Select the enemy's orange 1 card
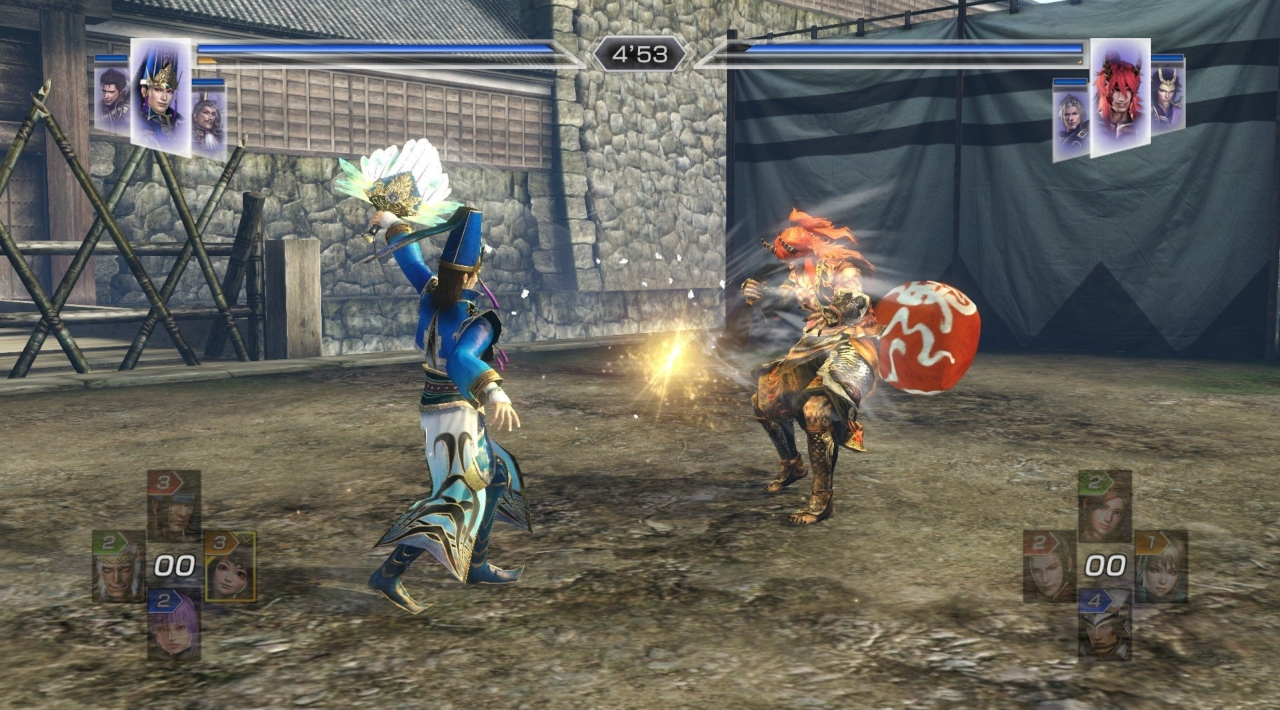Image resolution: width=1280 pixels, height=710 pixels. (1161, 566)
